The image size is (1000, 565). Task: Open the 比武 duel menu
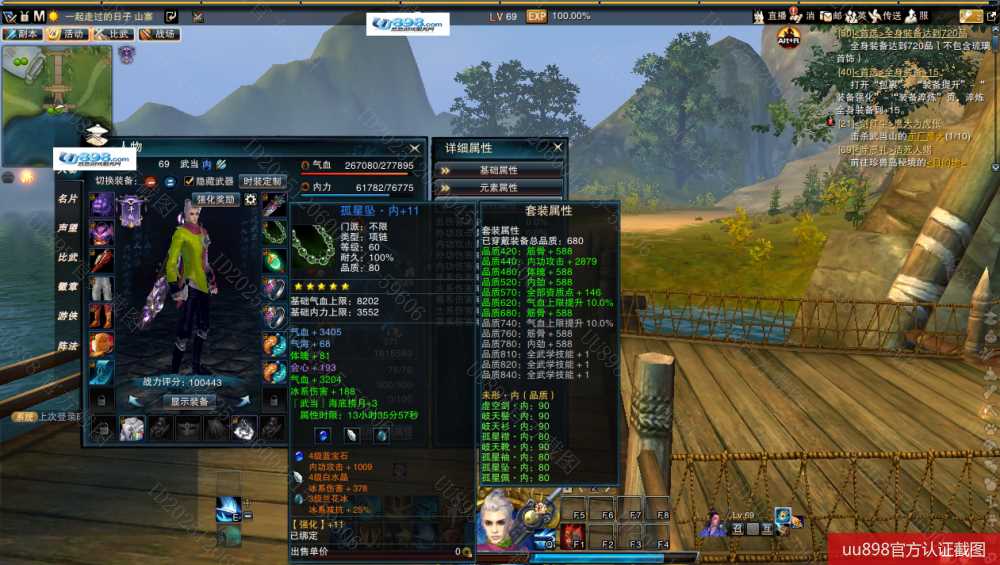[114, 34]
